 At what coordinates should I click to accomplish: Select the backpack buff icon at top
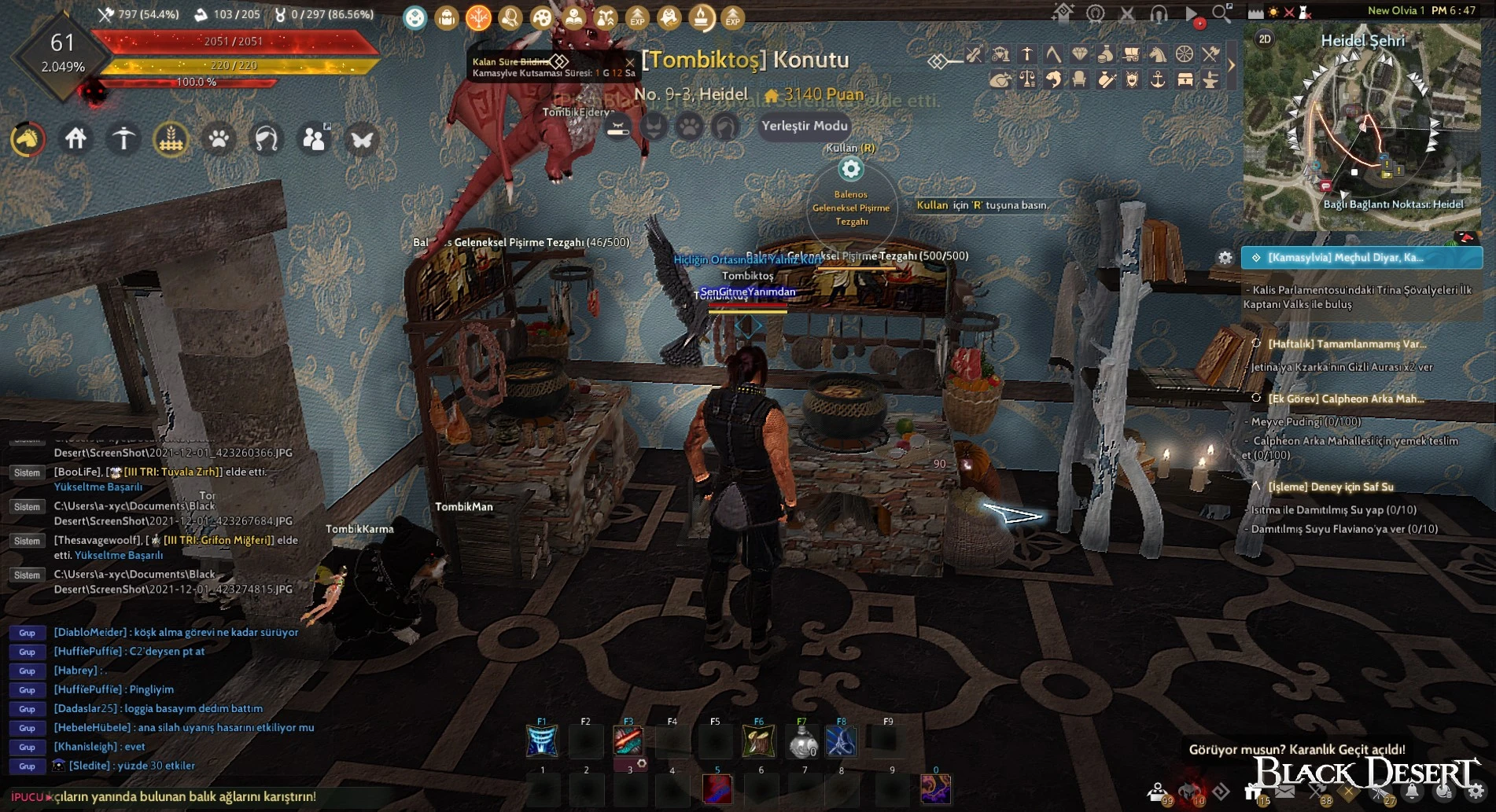click(x=447, y=17)
